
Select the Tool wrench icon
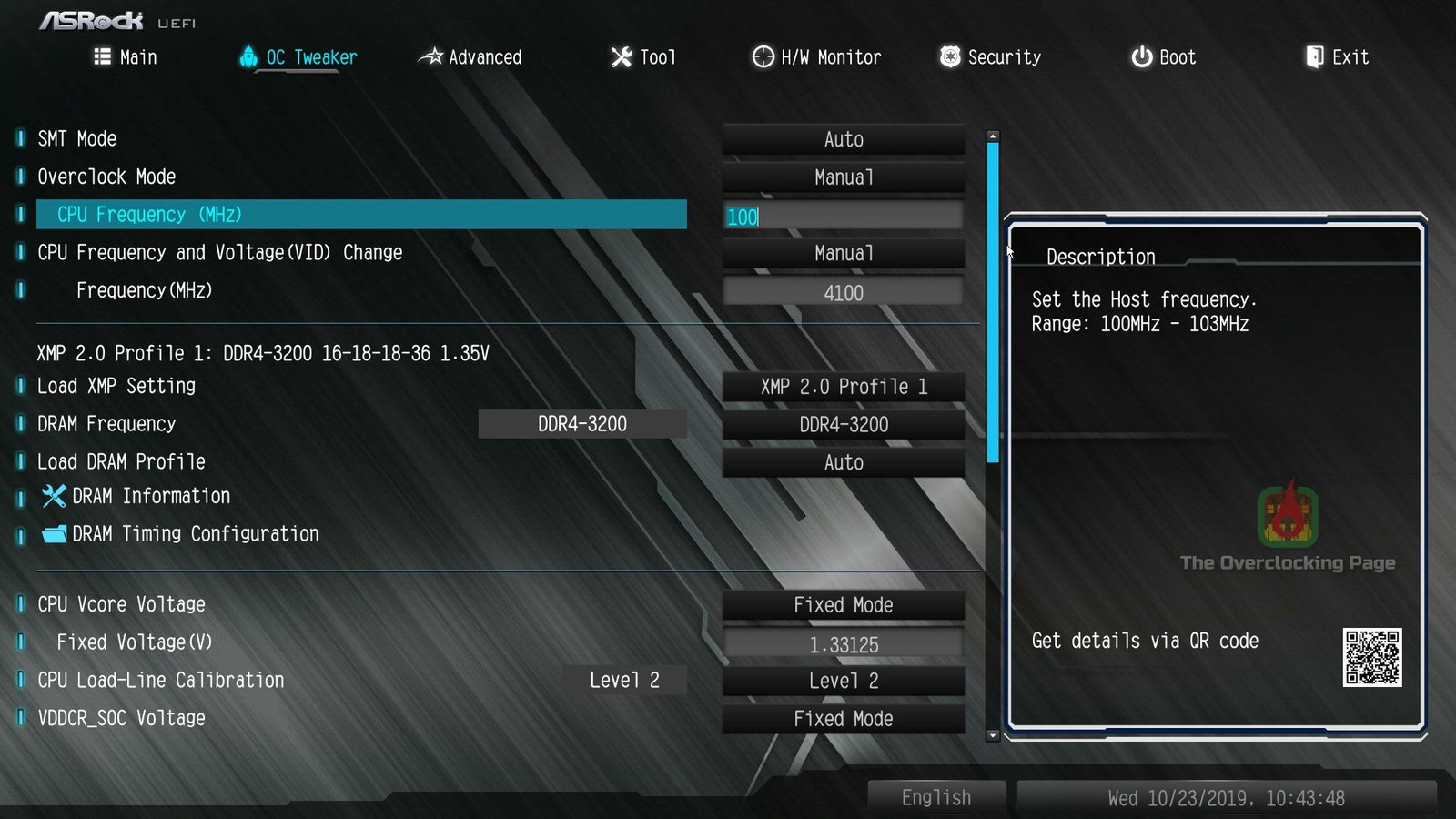618,56
